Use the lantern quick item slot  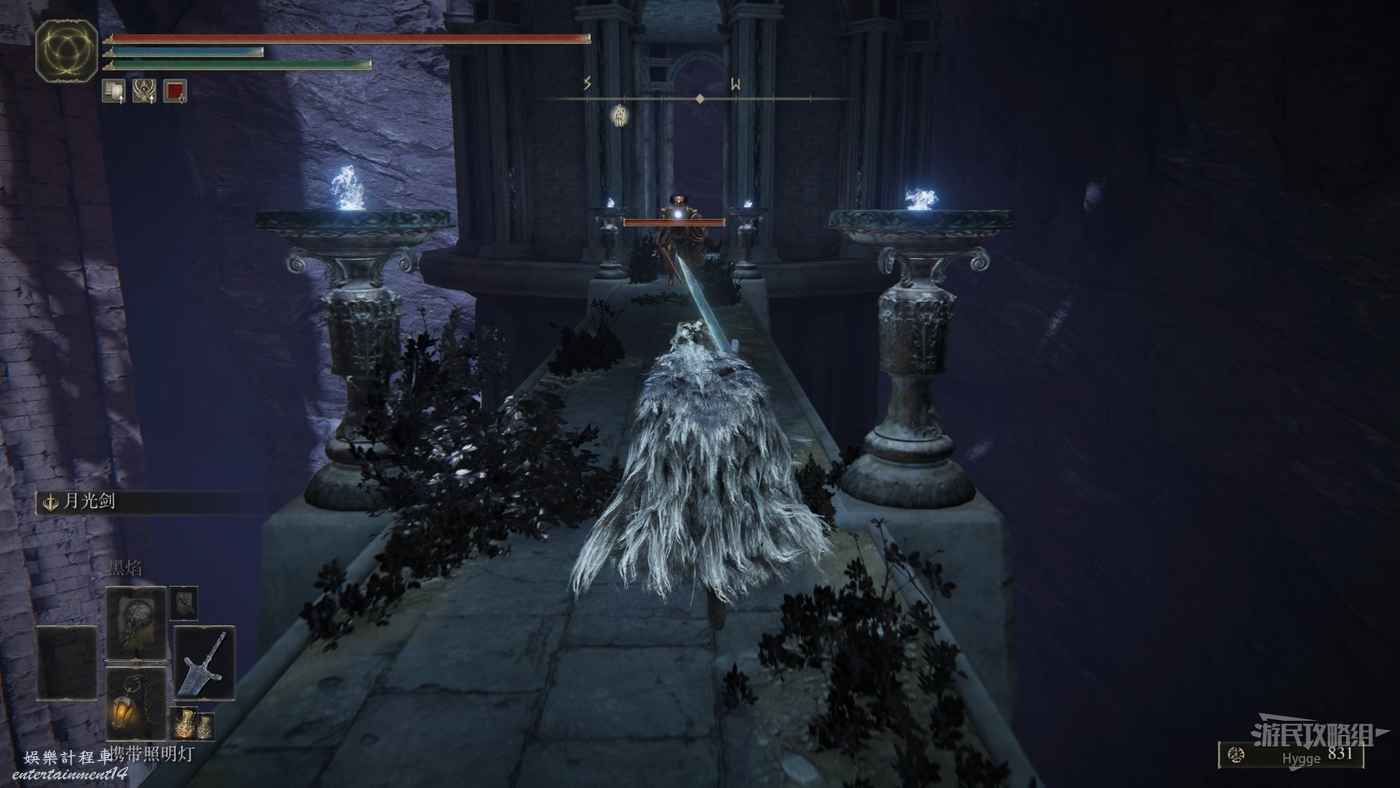pyautogui.click(x=136, y=703)
